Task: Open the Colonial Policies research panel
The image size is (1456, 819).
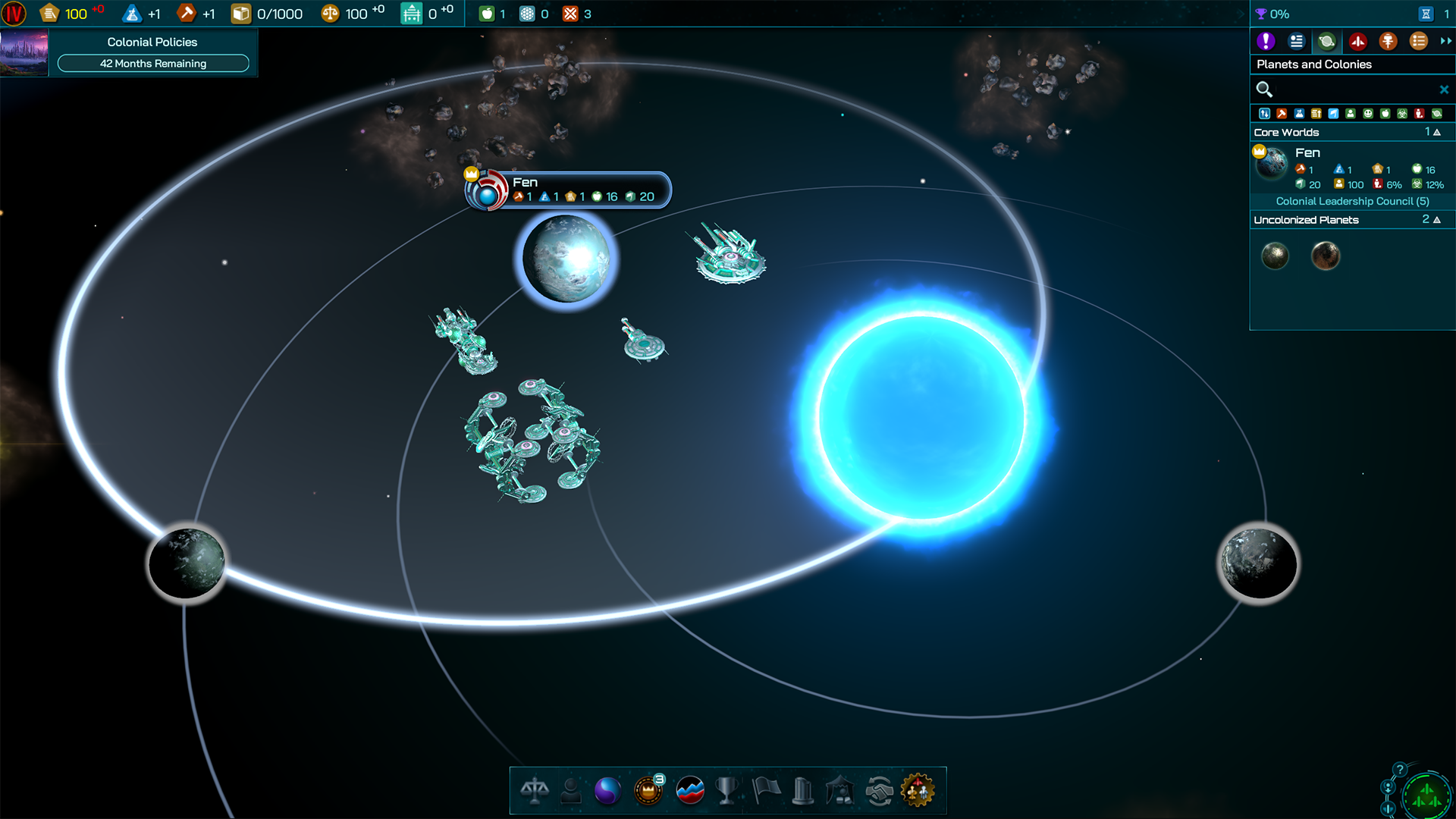Action: [x=152, y=52]
